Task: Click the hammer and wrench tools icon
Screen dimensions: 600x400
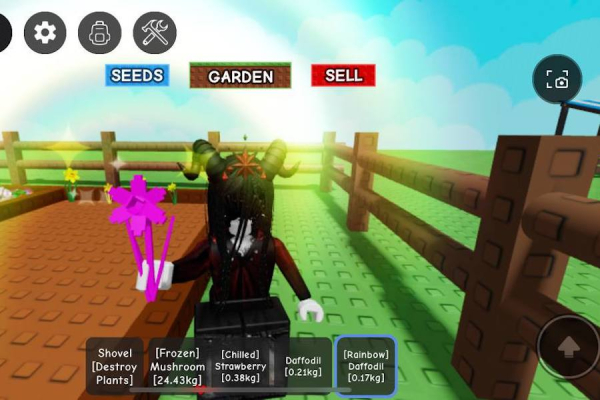Action: 154,33
